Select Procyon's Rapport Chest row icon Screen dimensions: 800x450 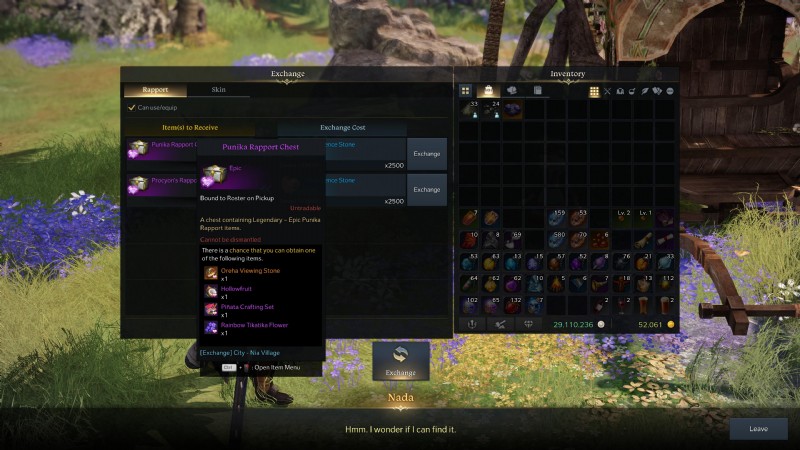pos(137,185)
